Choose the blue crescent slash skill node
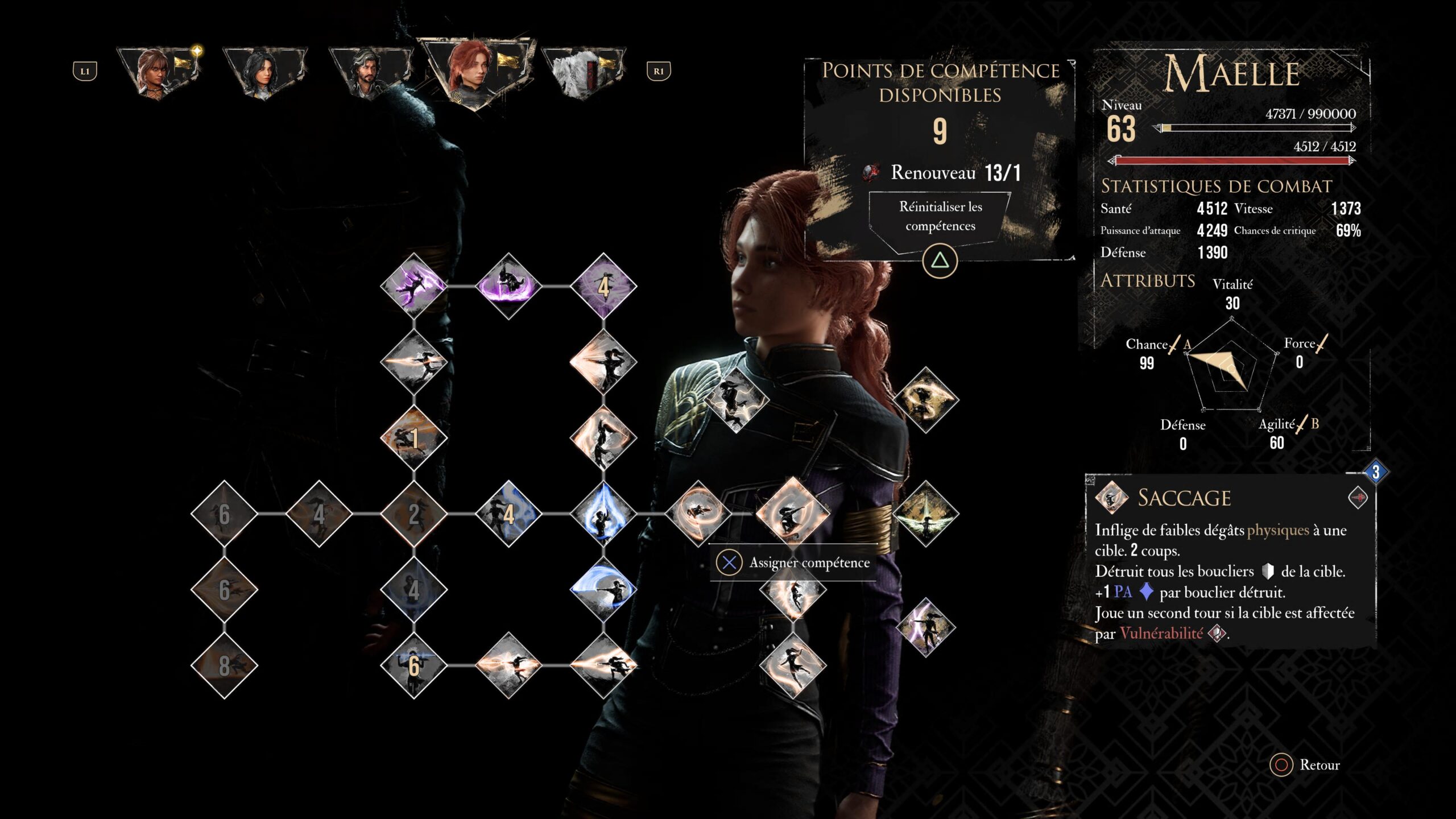The width and height of the screenshot is (1456, 819). tap(603, 590)
